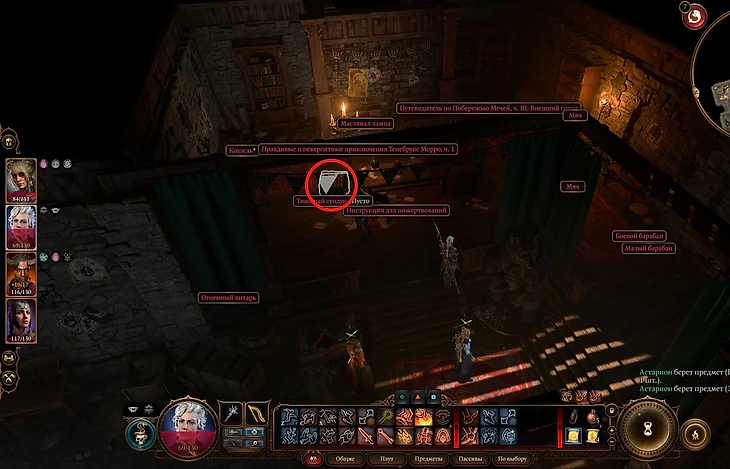730x469 pixels.
Task: Click the flame icon button beside the hourglass
Action: click(x=695, y=435)
